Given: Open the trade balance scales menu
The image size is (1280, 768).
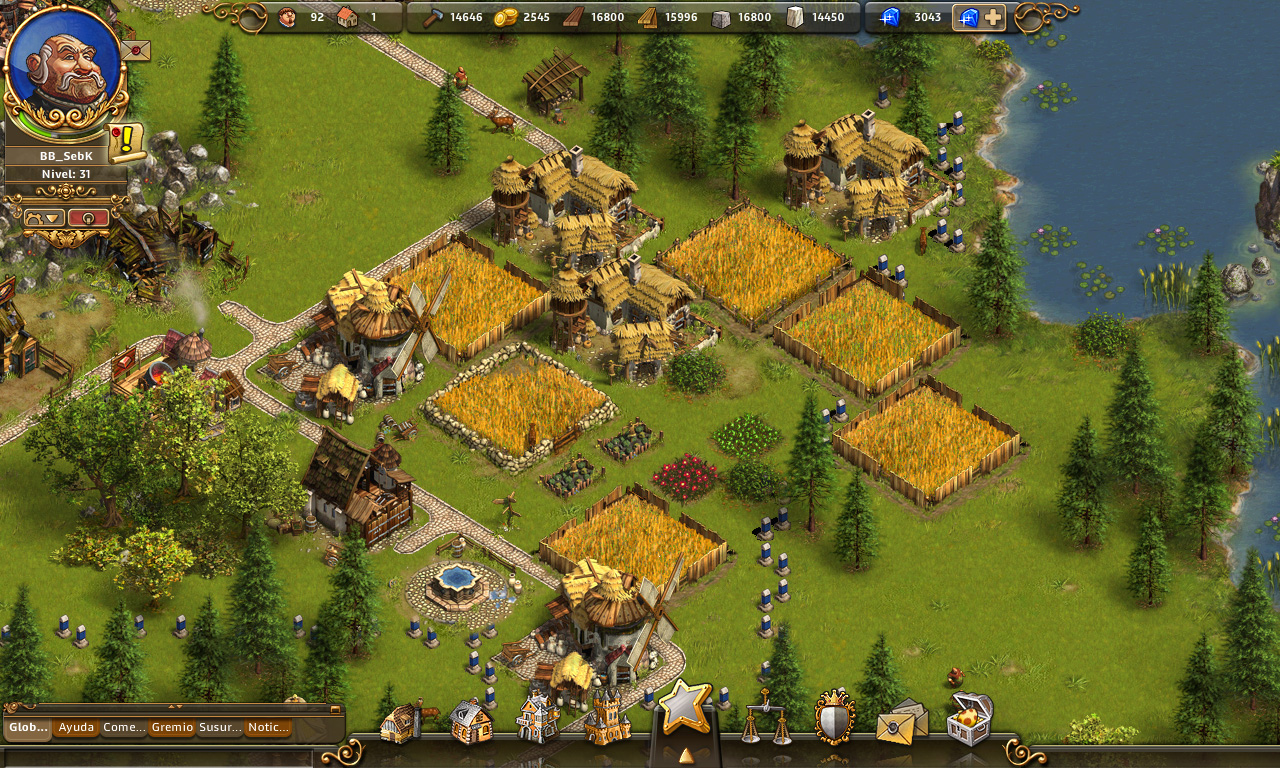Looking at the screenshot, I should pos(767,717).
